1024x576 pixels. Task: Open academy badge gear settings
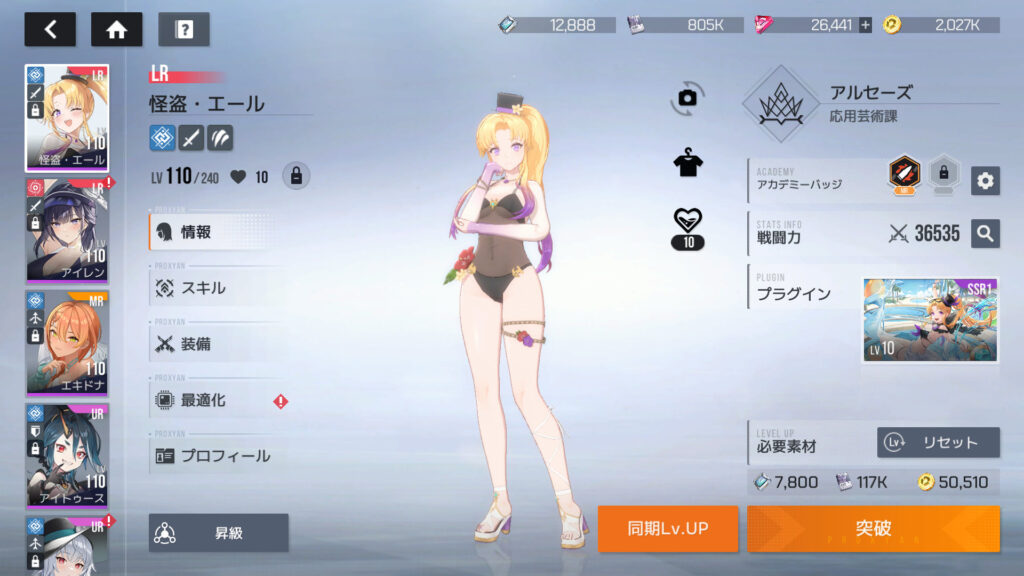point(985,180)
